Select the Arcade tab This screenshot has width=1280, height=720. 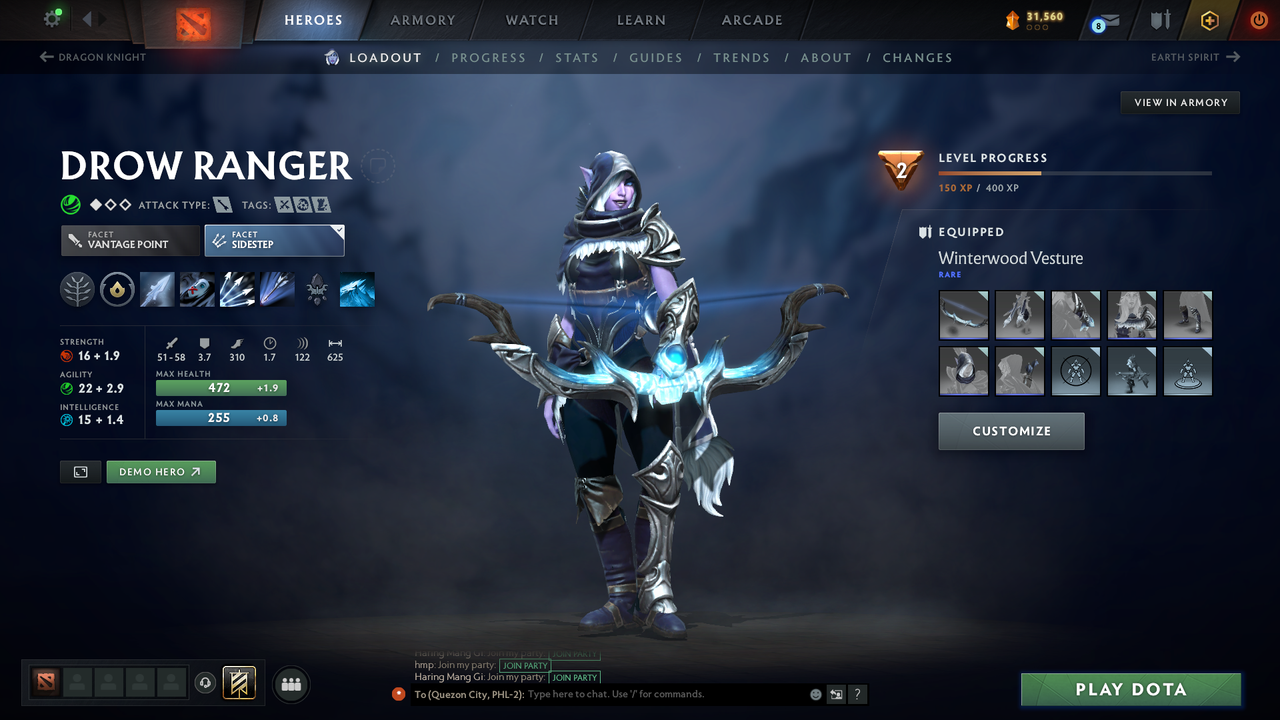coord(752,20)
